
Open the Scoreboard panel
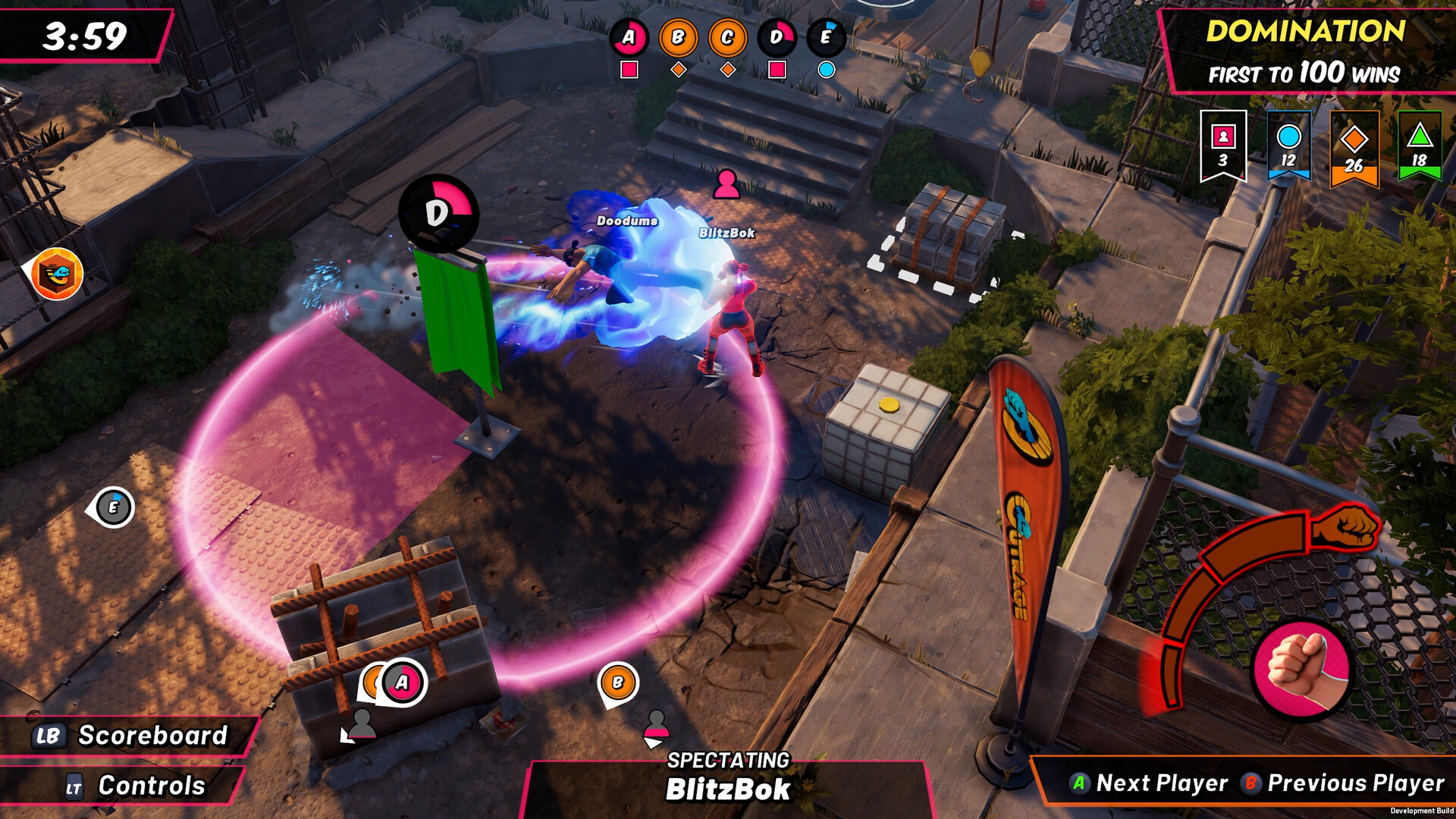coord(130,736)
